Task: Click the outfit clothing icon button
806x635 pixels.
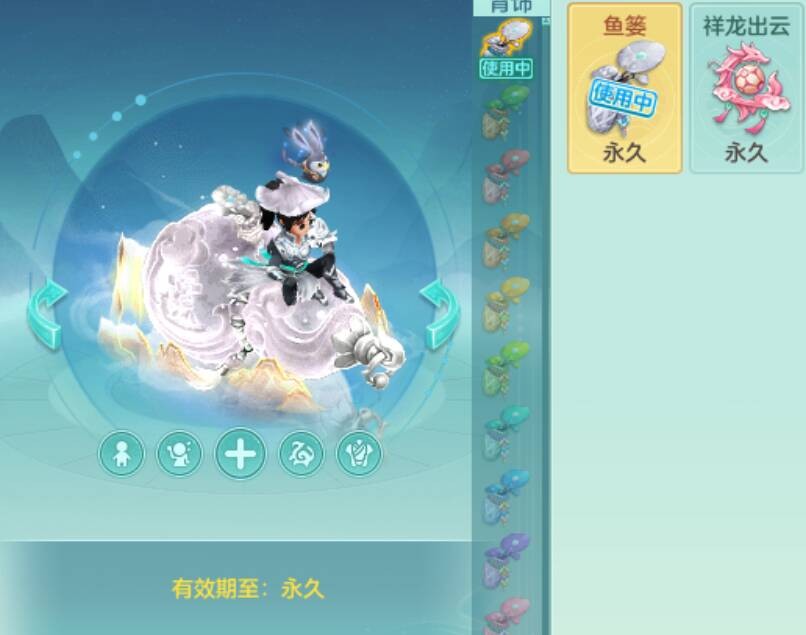Action: pos(359,455)
